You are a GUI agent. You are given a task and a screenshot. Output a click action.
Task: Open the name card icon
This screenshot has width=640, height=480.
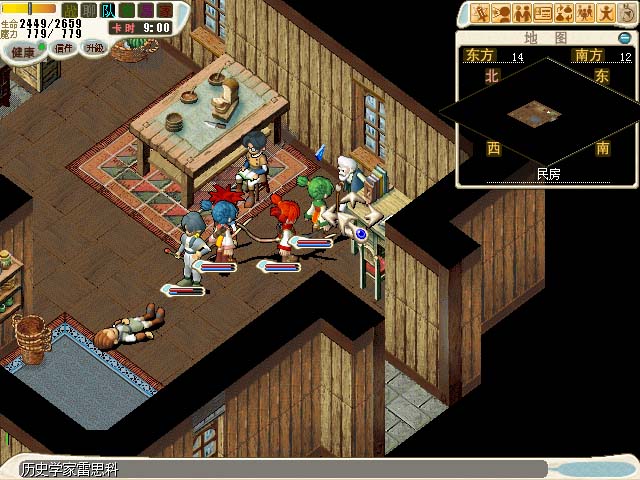click(543, 14)
